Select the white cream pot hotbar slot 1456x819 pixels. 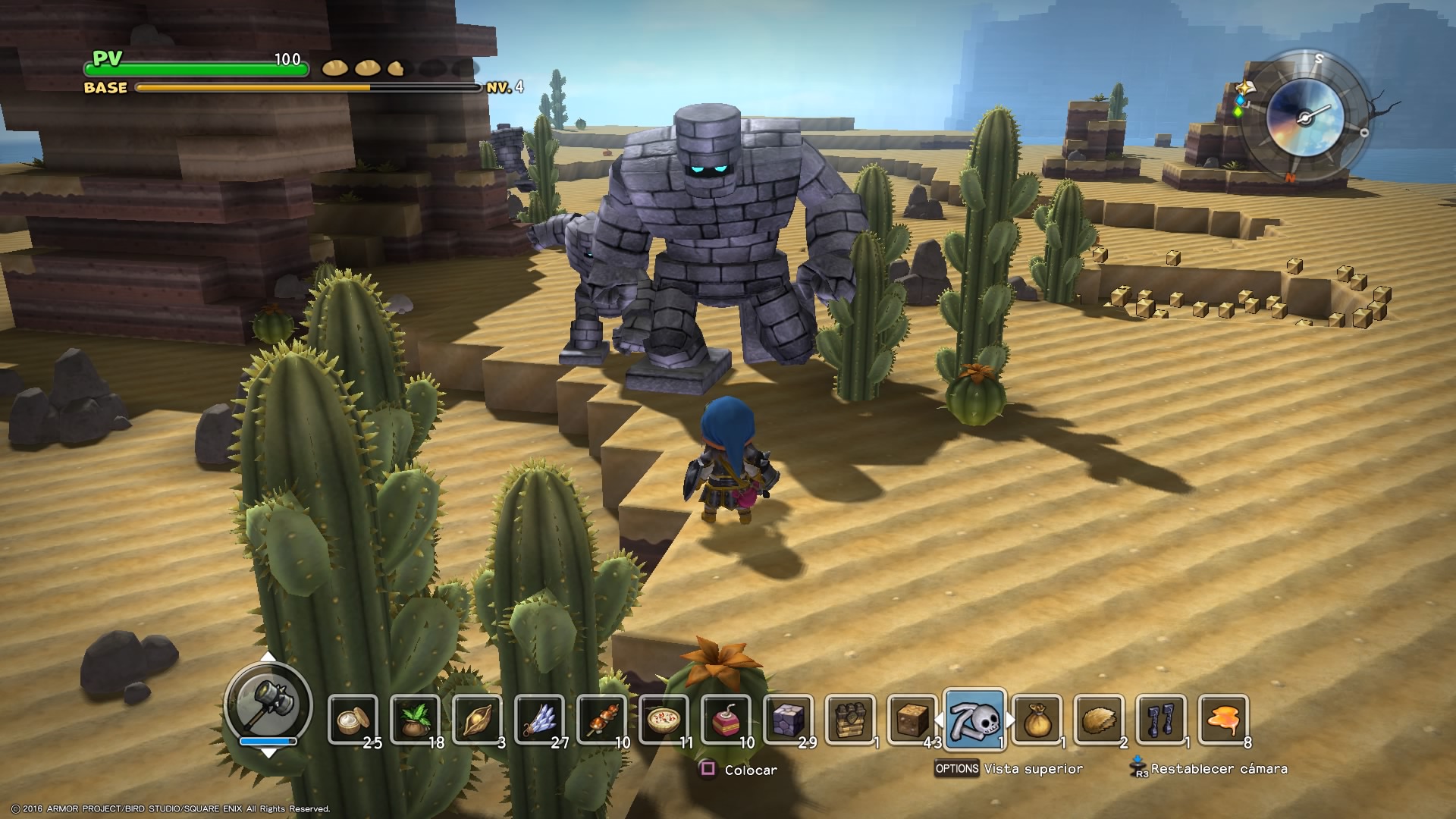(353, 719)
